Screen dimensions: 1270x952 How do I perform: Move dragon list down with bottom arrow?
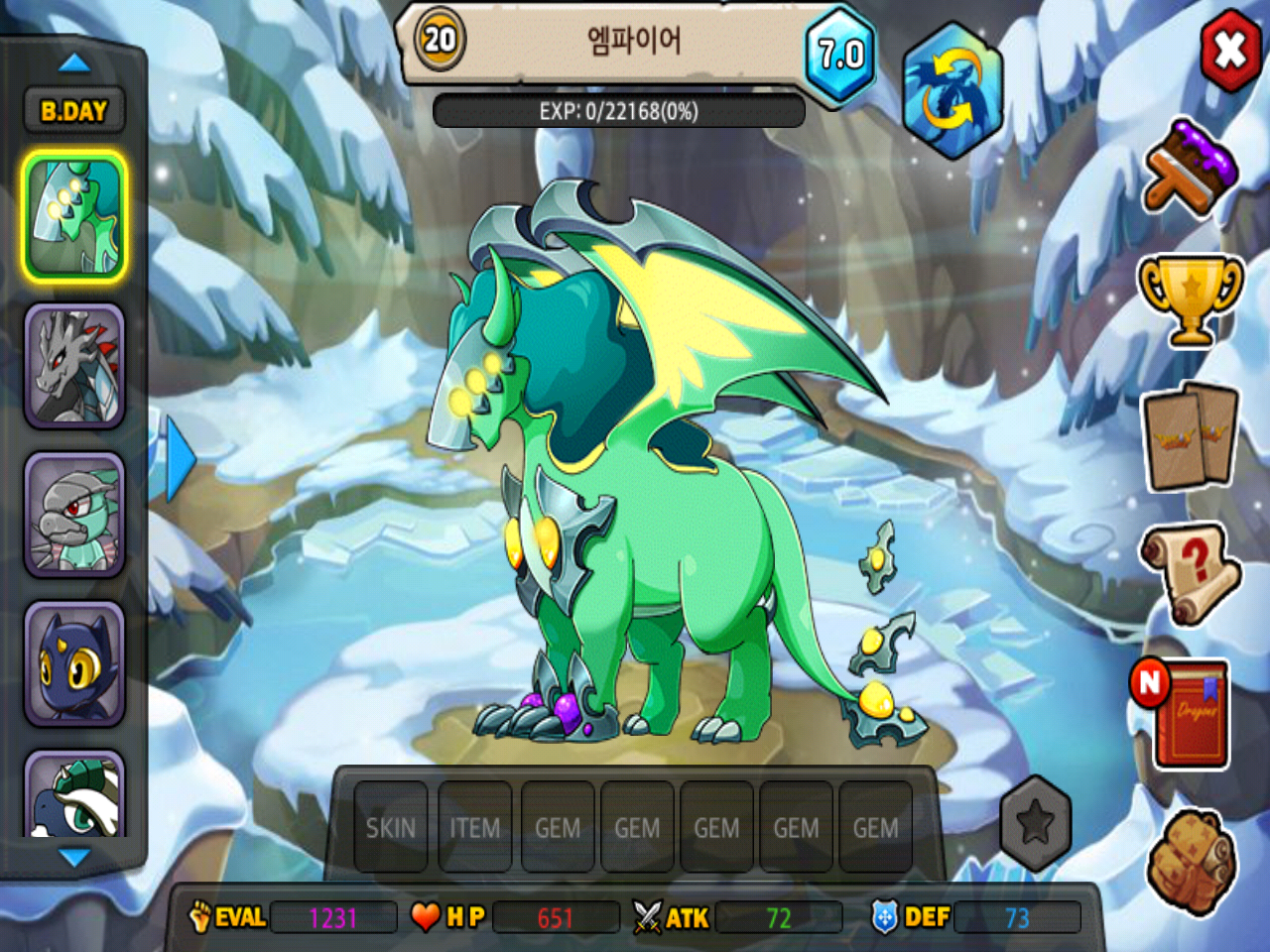(x=74, y=857)
